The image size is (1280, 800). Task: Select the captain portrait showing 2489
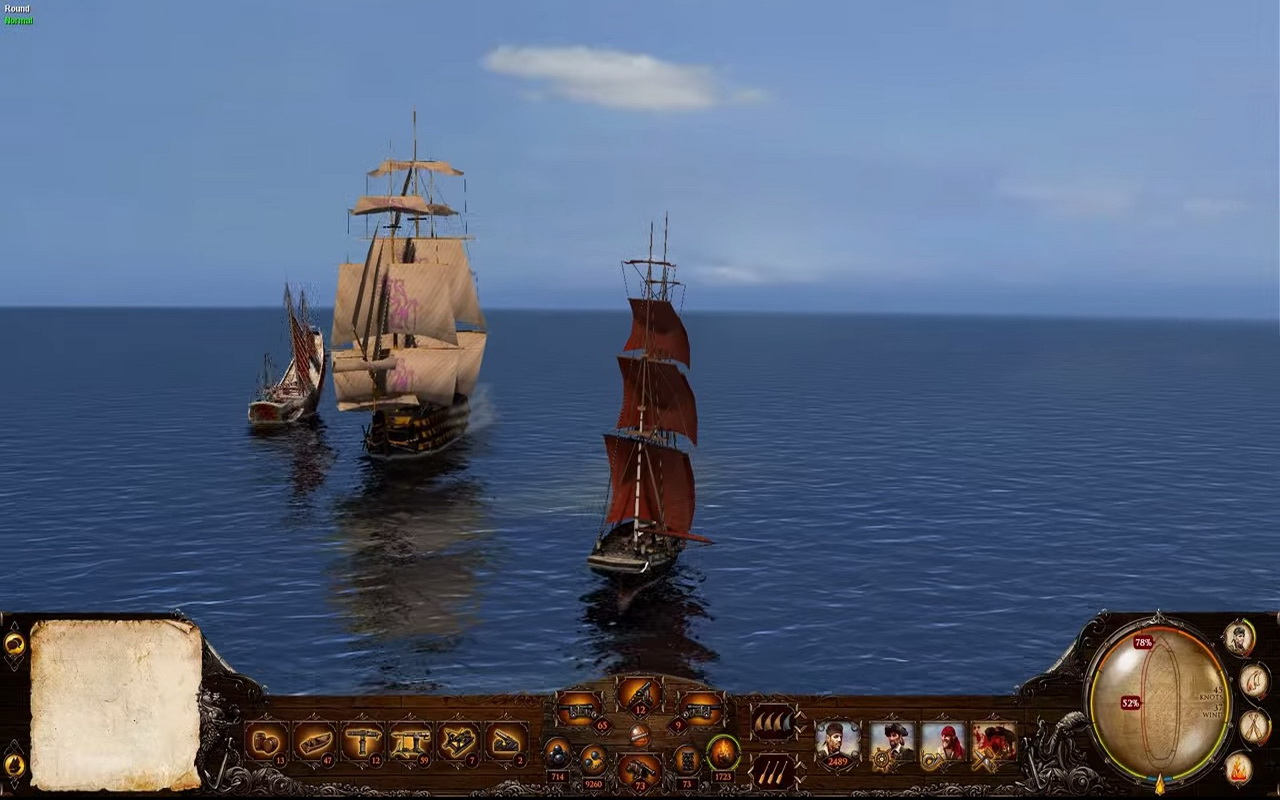click(x=837, y=744)
